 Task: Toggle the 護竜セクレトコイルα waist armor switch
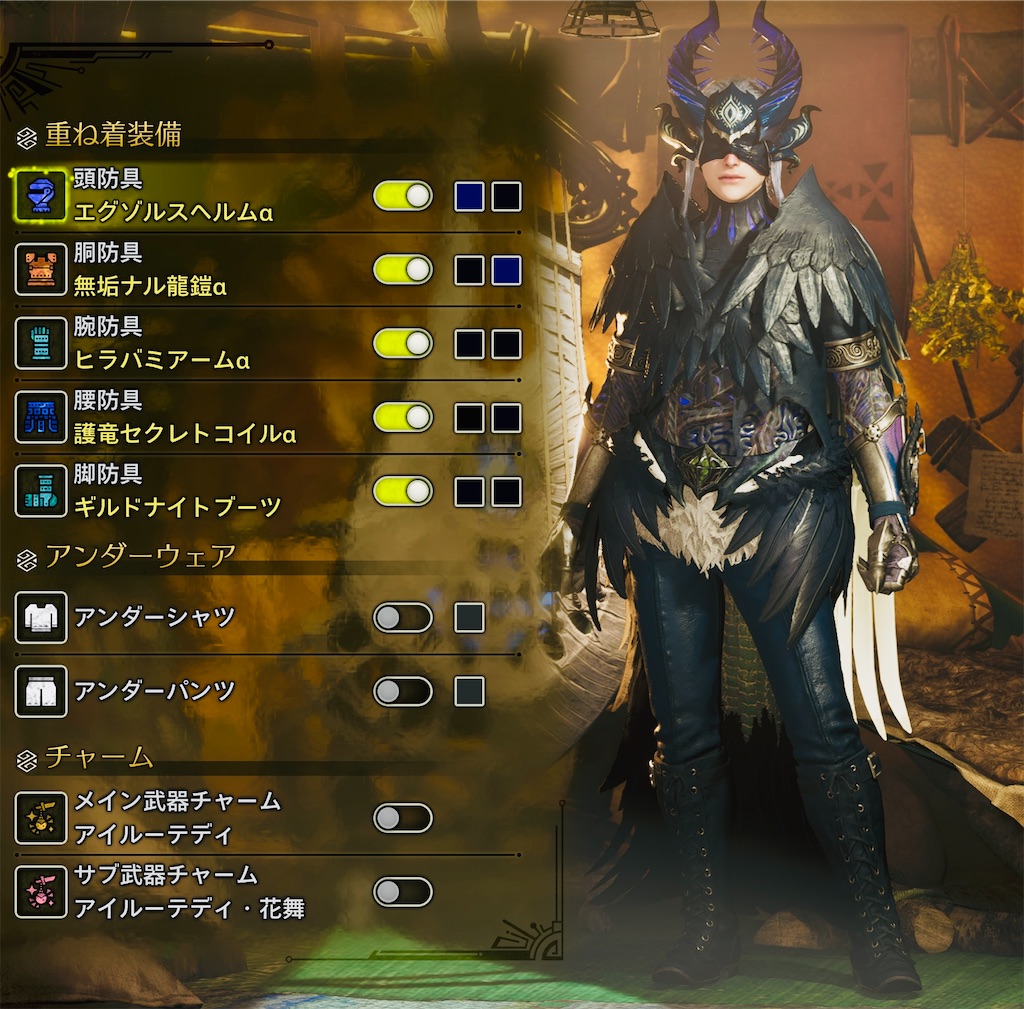point(402,418)
